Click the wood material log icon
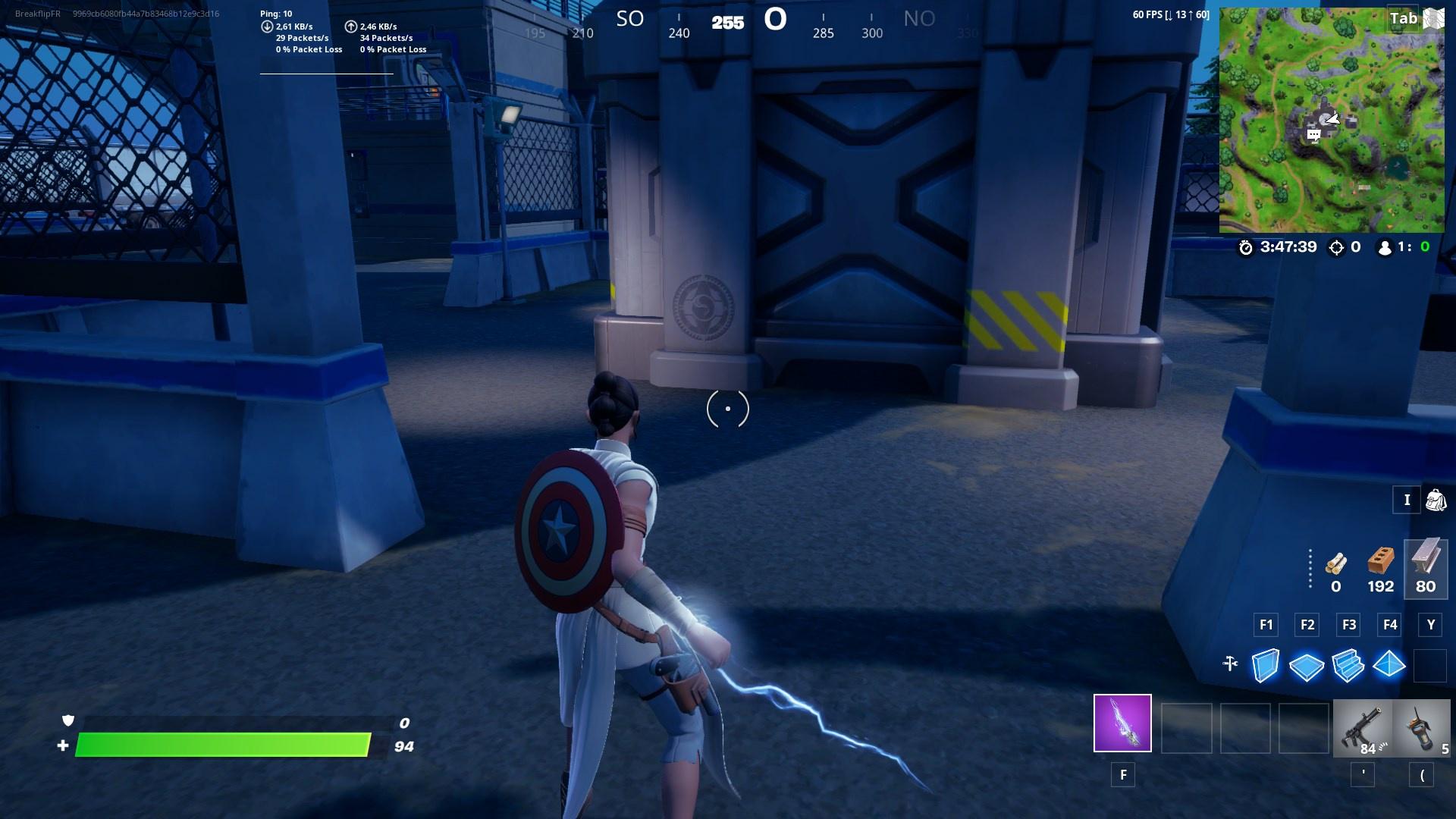This screenshot has width=1456, height=819. point(1335,565)
